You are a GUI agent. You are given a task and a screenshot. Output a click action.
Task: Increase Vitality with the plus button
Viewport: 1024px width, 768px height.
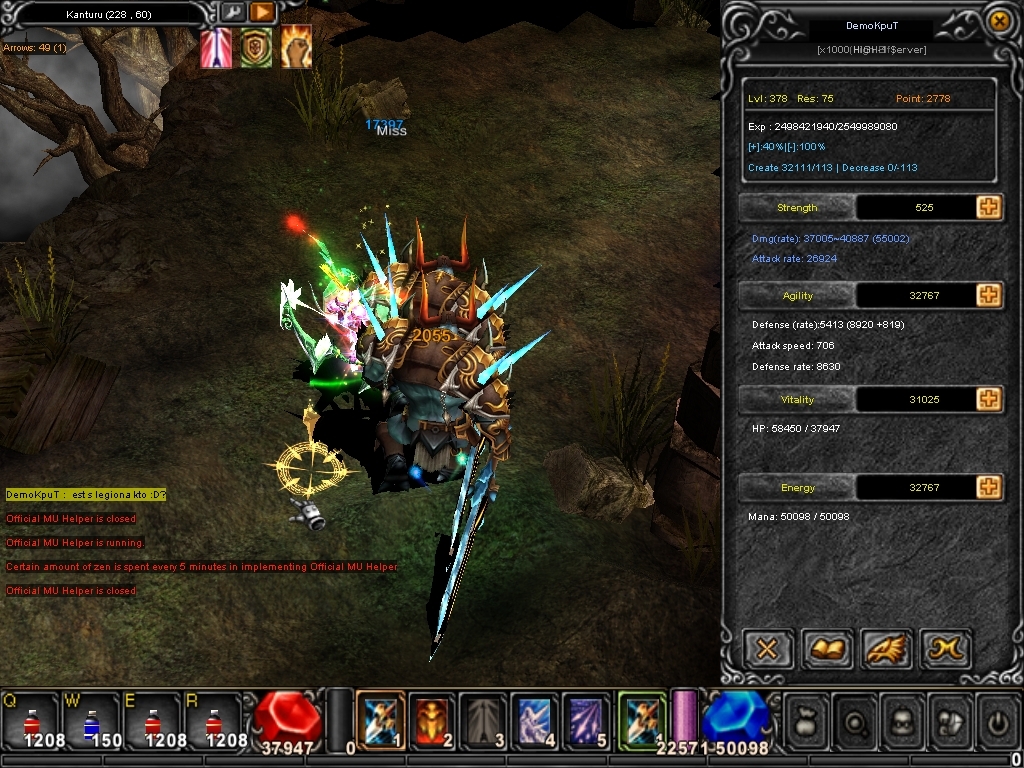(x=988, y=399)
